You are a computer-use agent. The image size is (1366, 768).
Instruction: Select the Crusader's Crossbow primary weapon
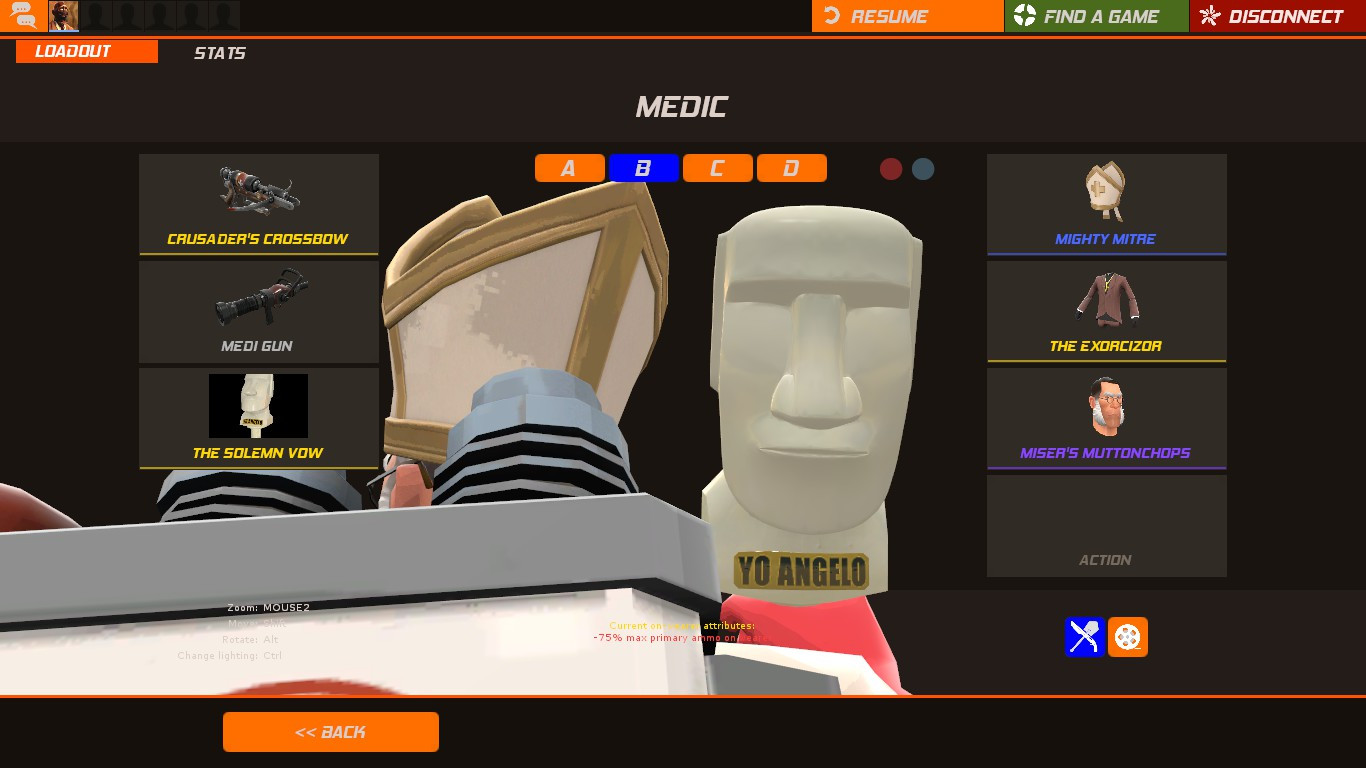coord(258,204)
